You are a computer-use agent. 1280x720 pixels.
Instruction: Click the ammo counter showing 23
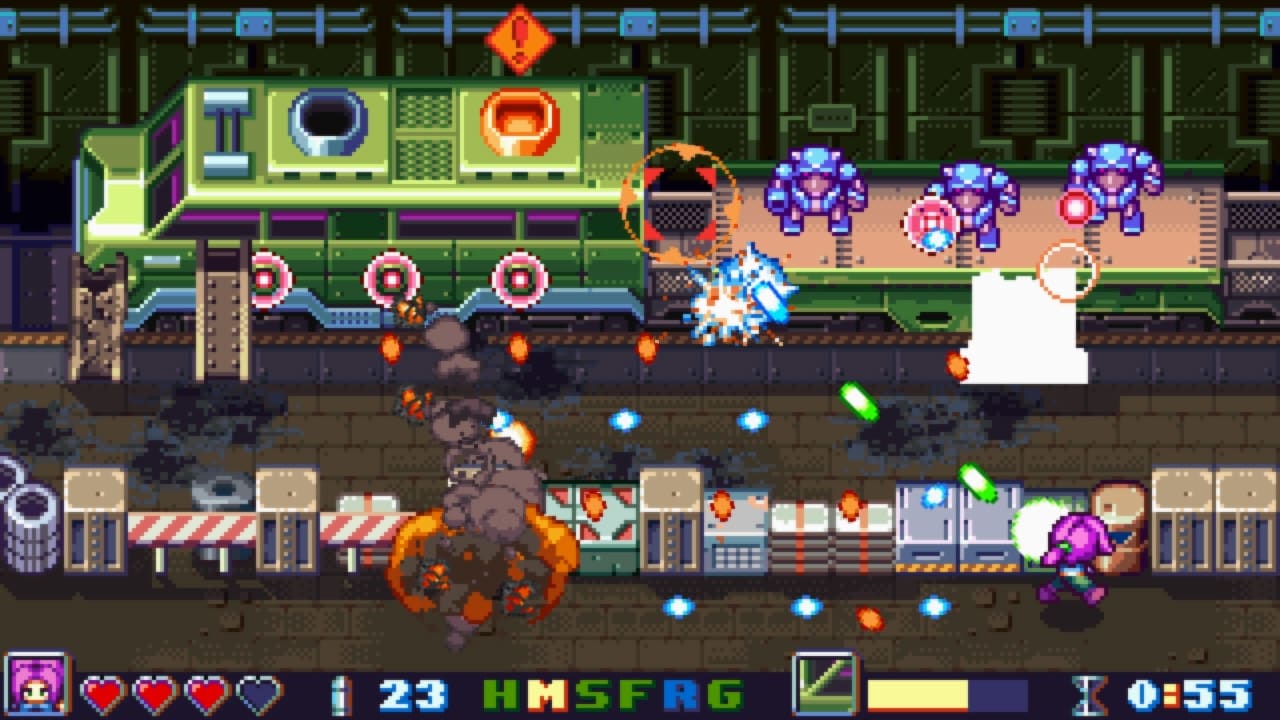point(412,692)
